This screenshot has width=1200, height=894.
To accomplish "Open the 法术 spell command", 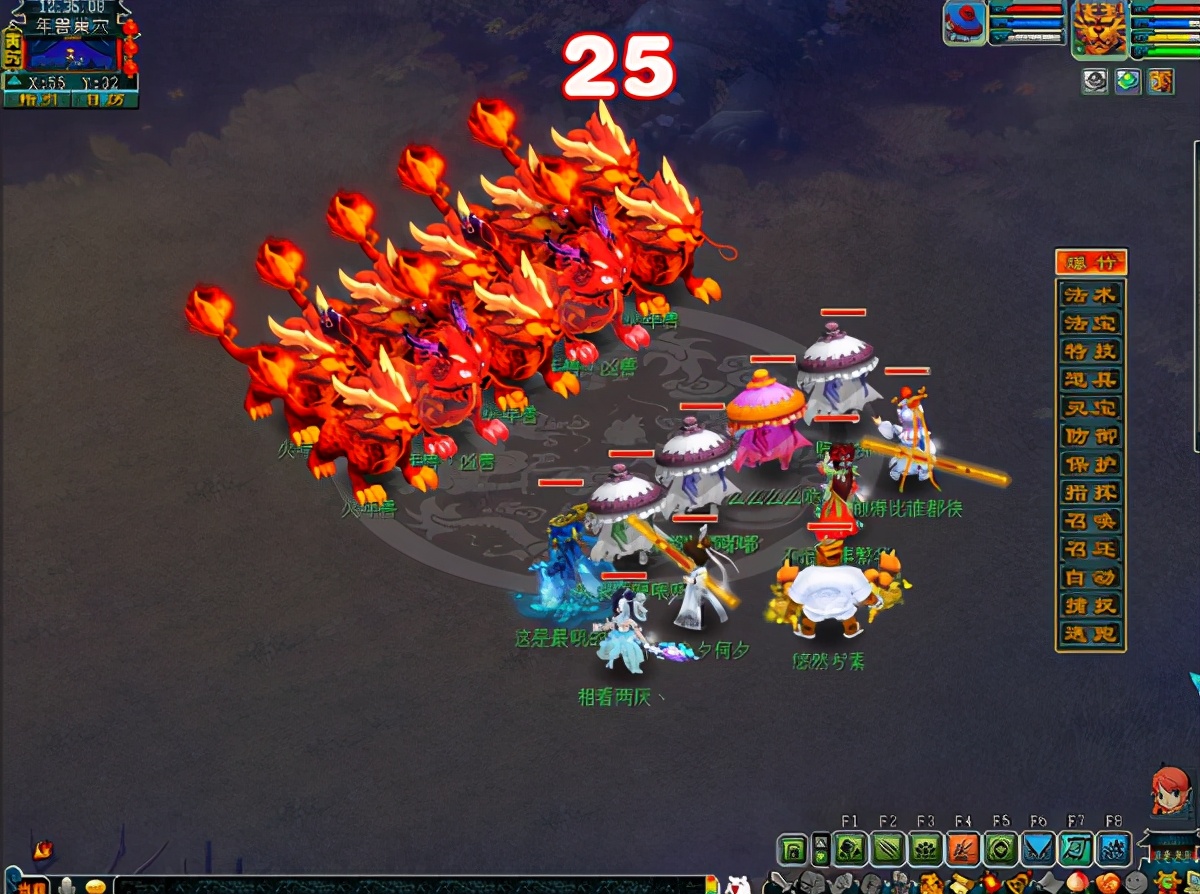I will click(x=1091, y=296).
